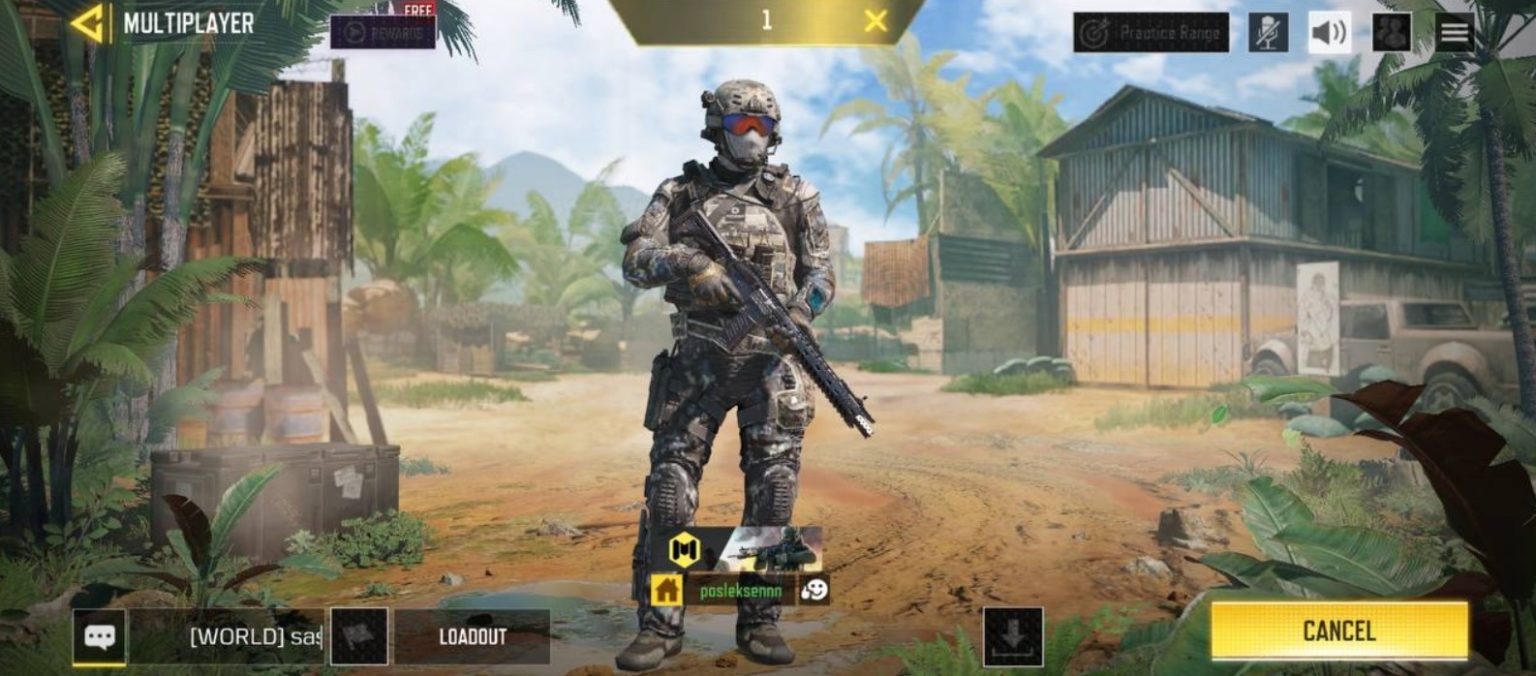Open the free Rewards video button

click(x=382, y=31)
